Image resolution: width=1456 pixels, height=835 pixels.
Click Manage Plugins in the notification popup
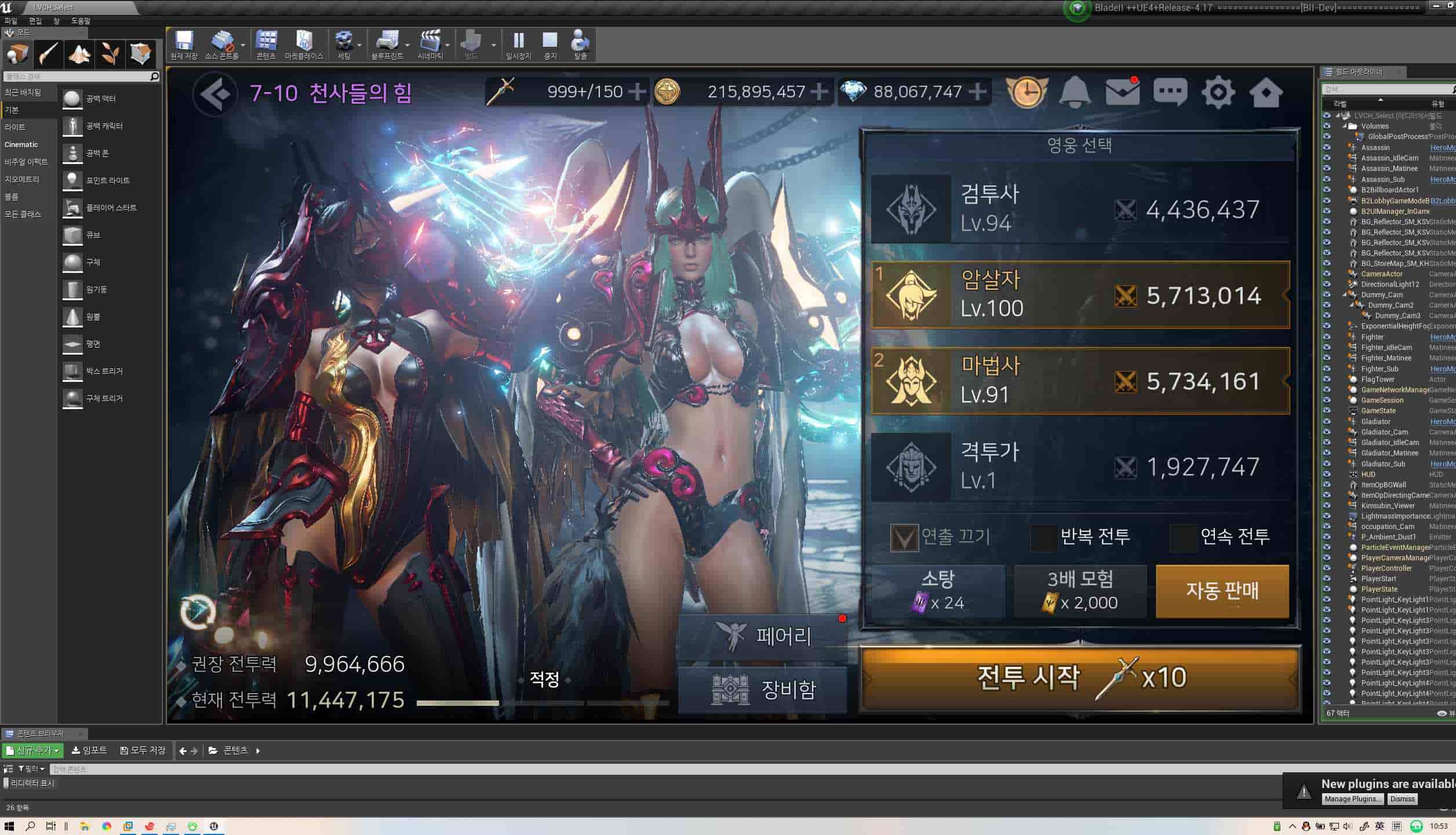coord(1353,798)
